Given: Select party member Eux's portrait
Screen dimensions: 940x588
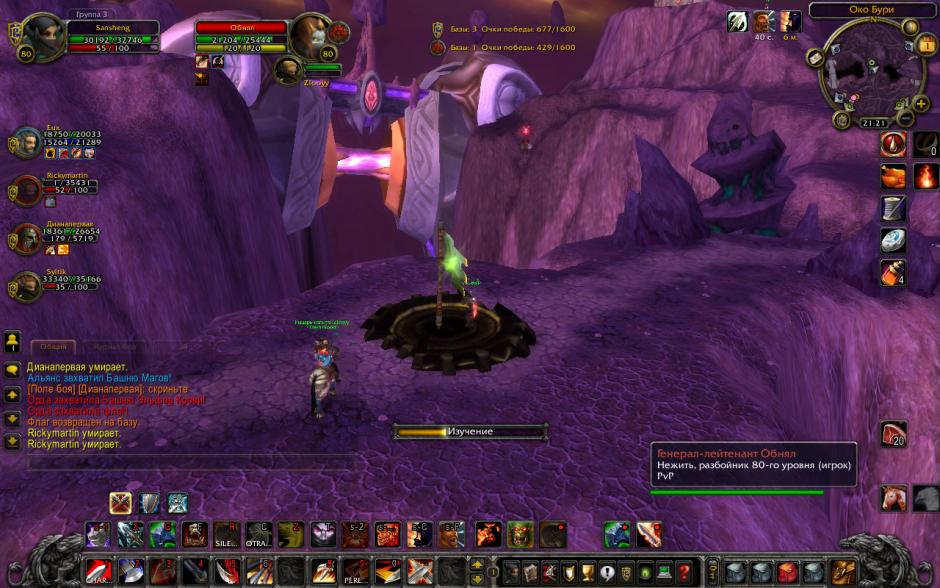Looking at the screenshot, I should (27, 143).
